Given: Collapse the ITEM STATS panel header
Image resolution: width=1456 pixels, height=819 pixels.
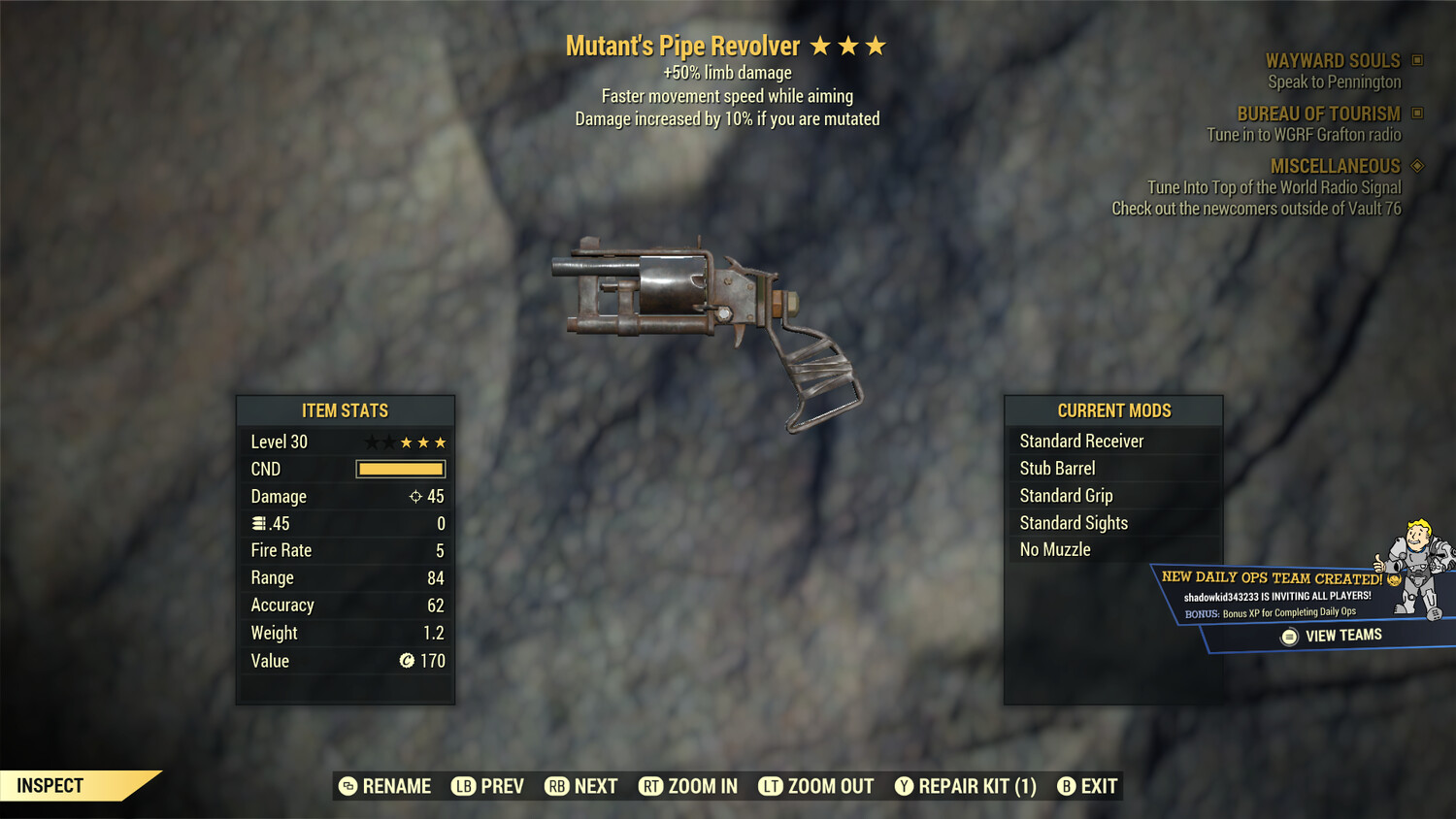Looking at the screenshot, I should 346,410.
